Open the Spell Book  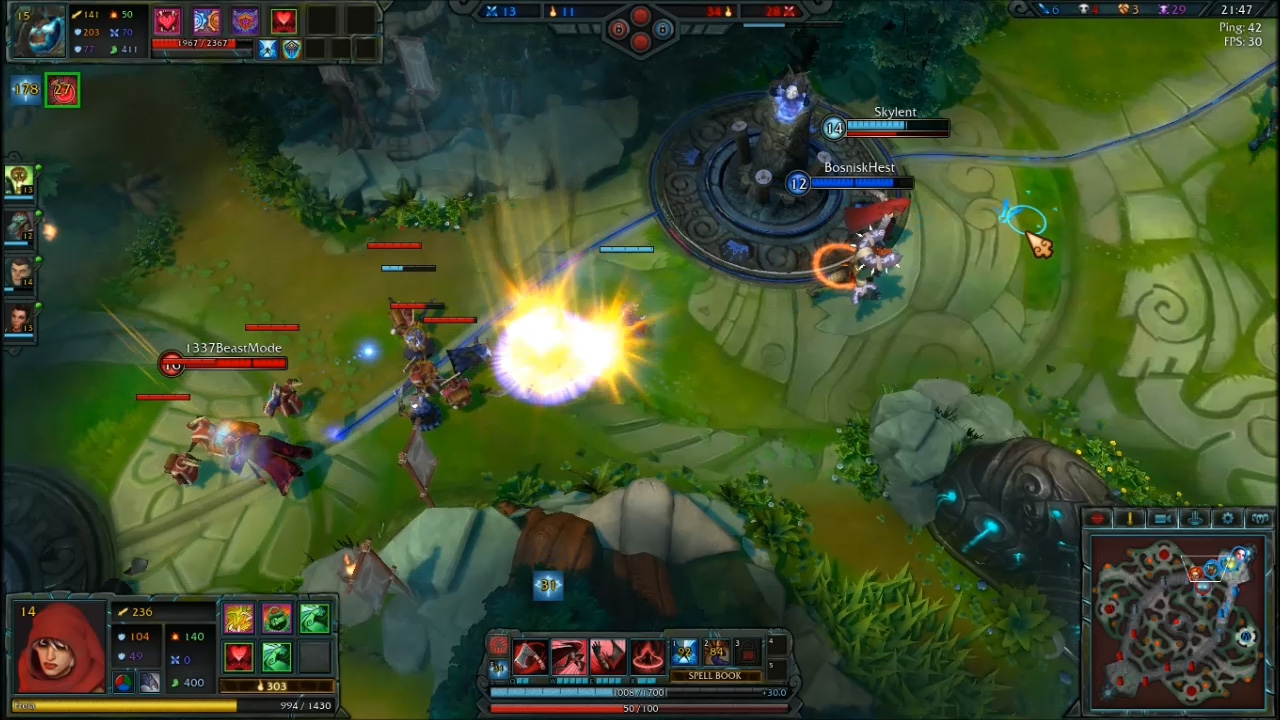[714, 676]
